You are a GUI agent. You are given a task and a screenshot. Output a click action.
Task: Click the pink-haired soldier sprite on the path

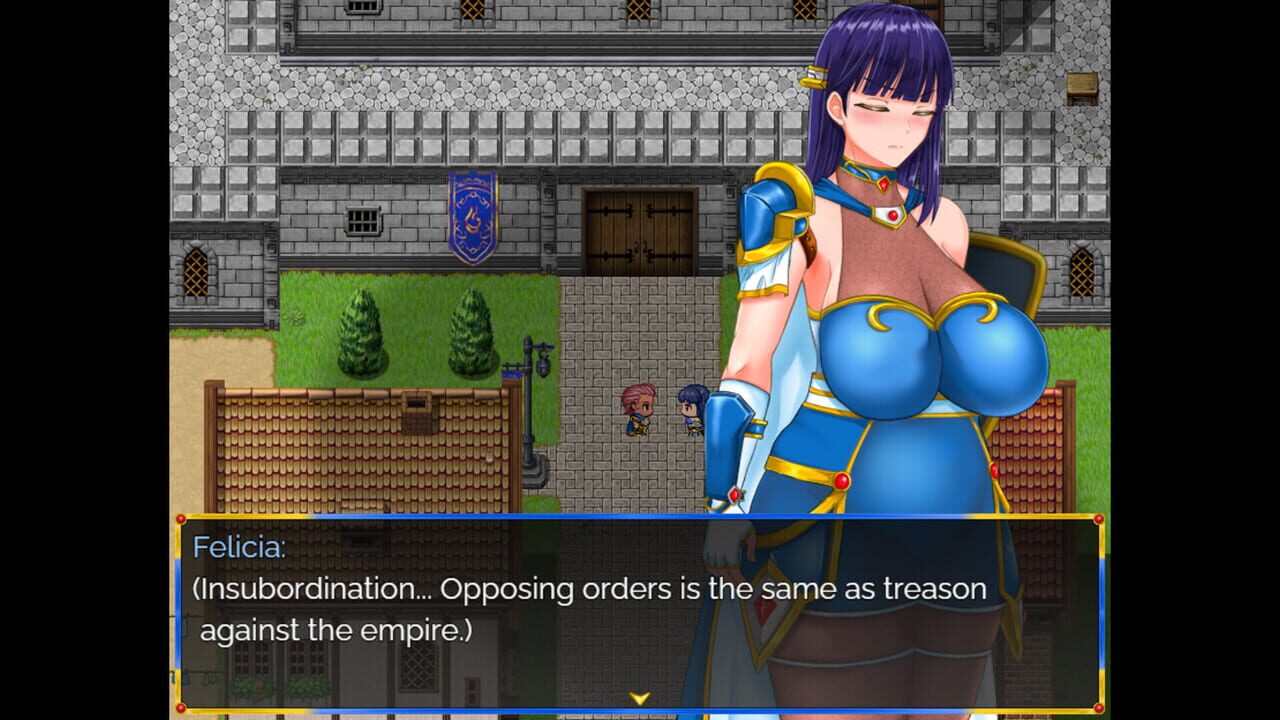tap(640, 412)
